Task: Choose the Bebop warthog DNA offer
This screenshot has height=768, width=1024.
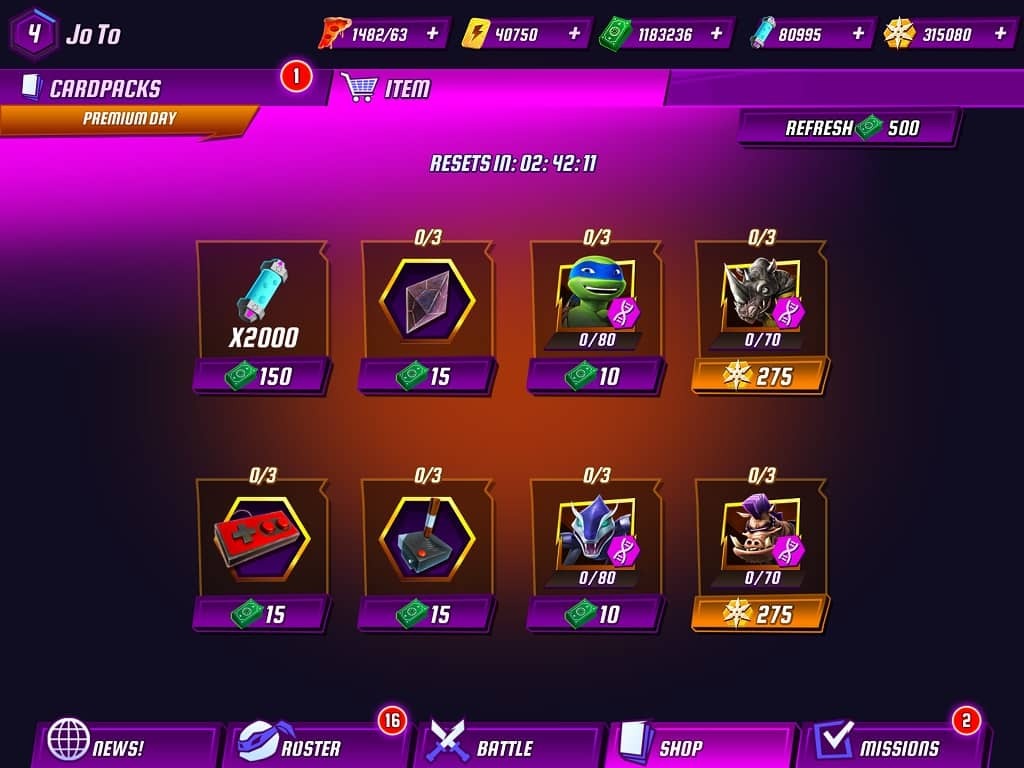Action: pyautogui.click(x=760, y=613)
